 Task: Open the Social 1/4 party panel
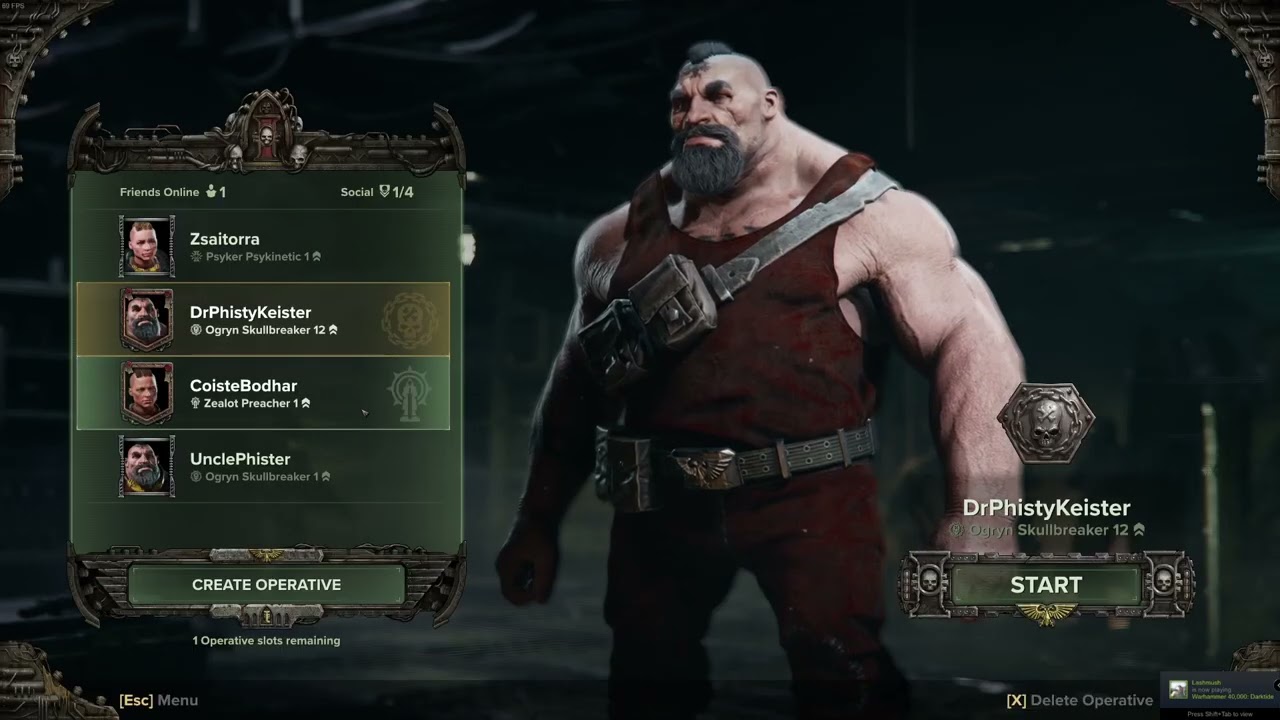click(x=377, y=192)
